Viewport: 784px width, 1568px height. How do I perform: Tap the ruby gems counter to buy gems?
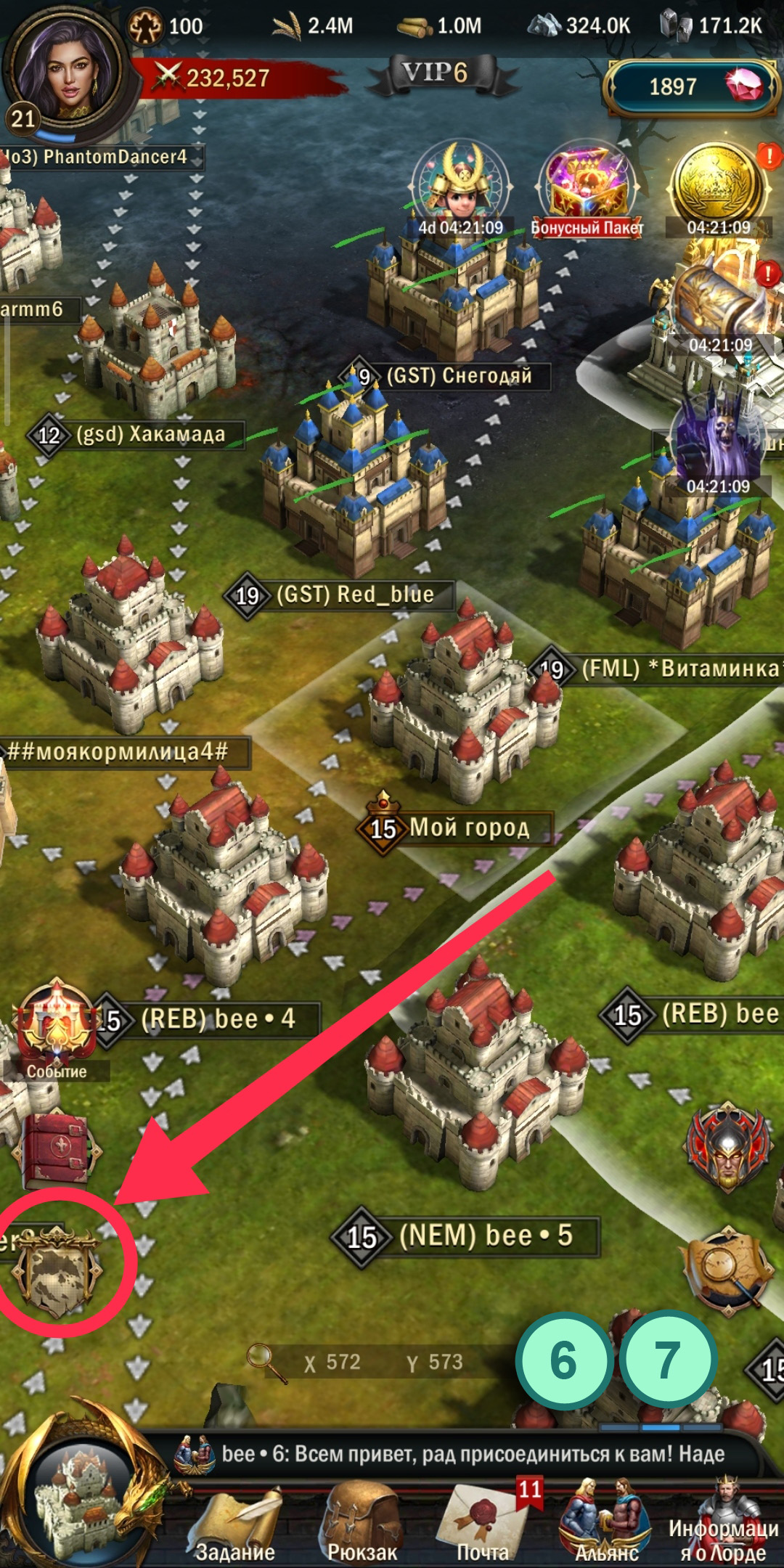pos(690,87)
